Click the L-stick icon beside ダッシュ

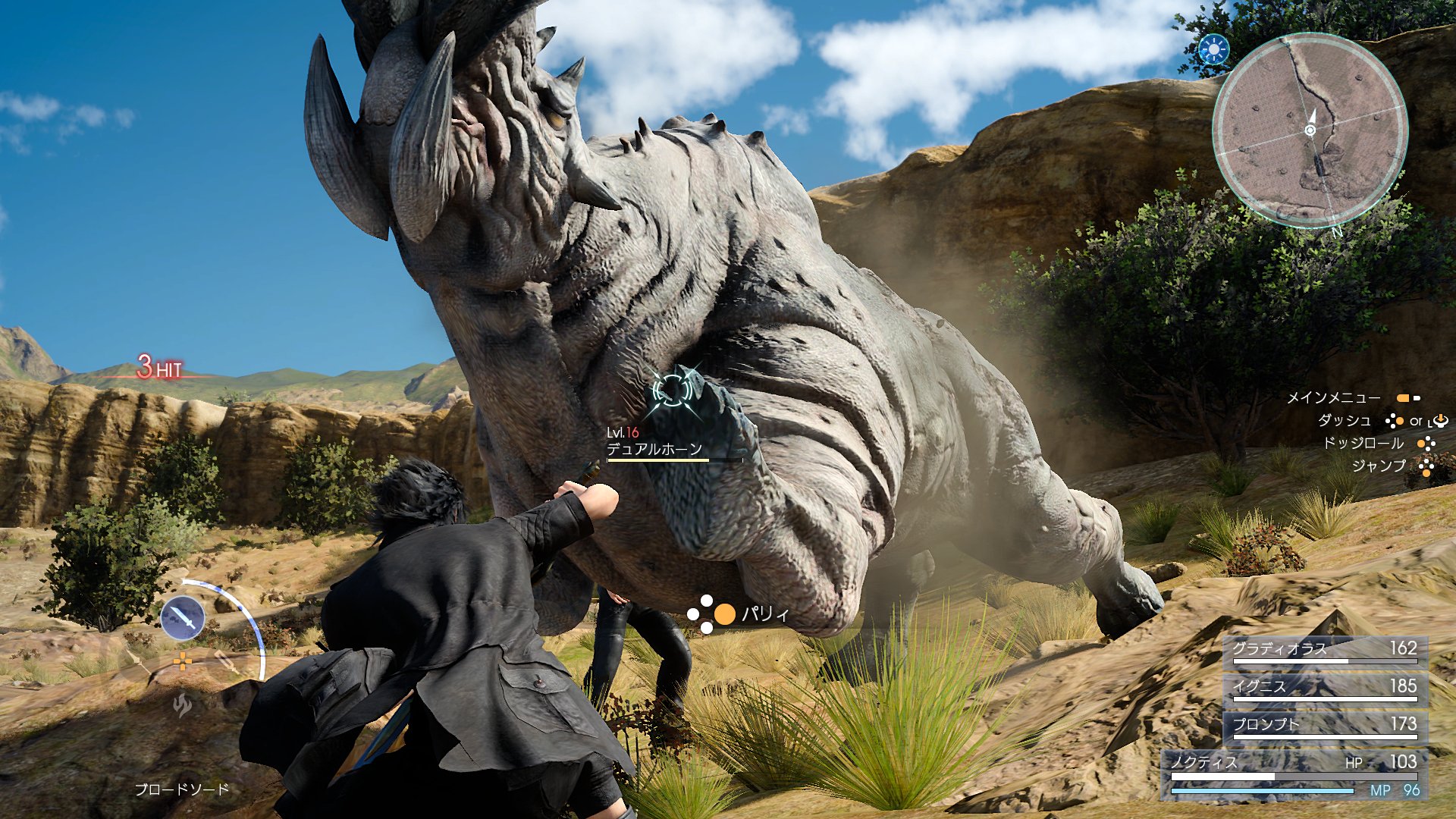pos(1441,422)
